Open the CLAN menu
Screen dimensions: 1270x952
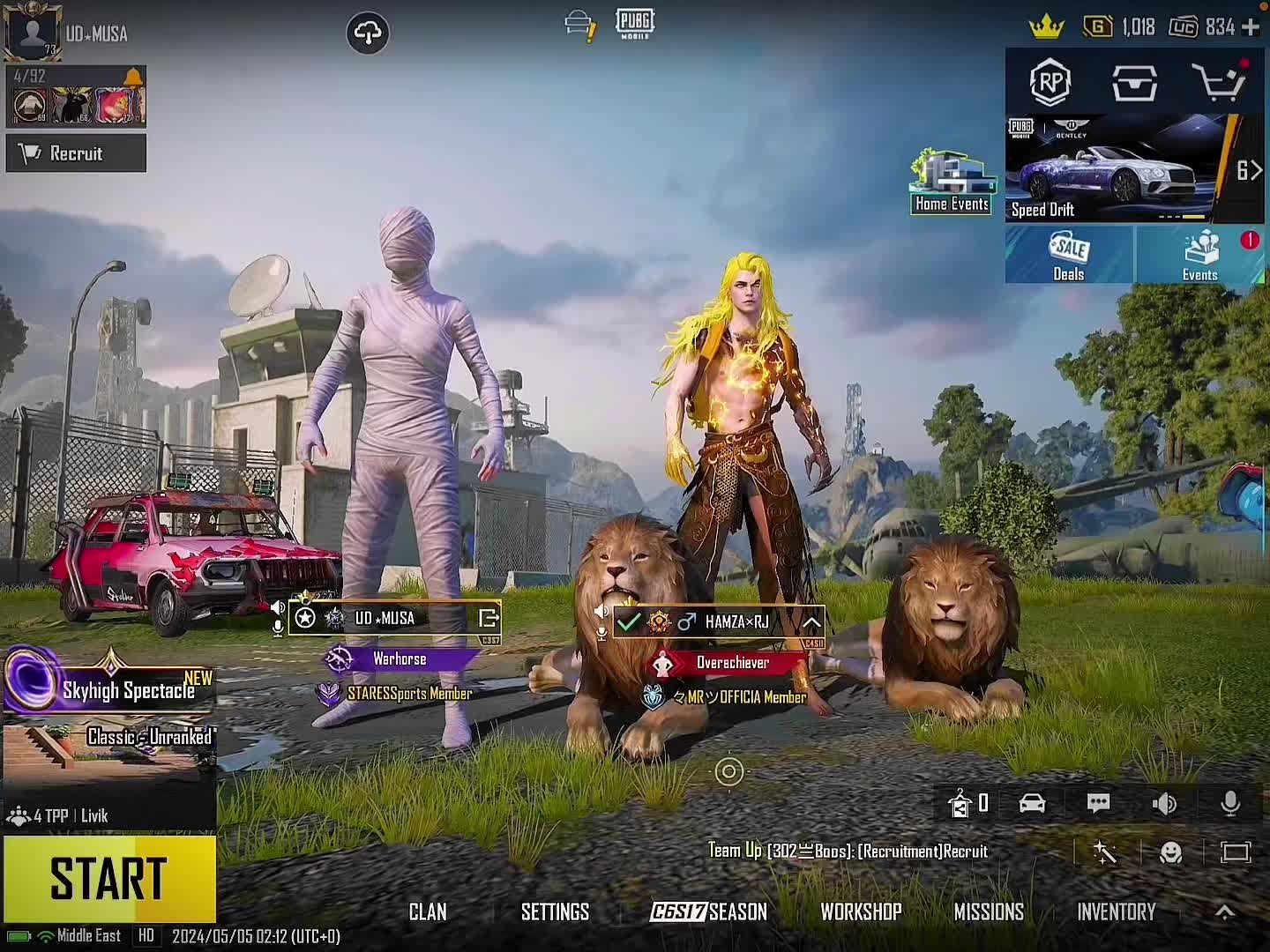(428, 911)
